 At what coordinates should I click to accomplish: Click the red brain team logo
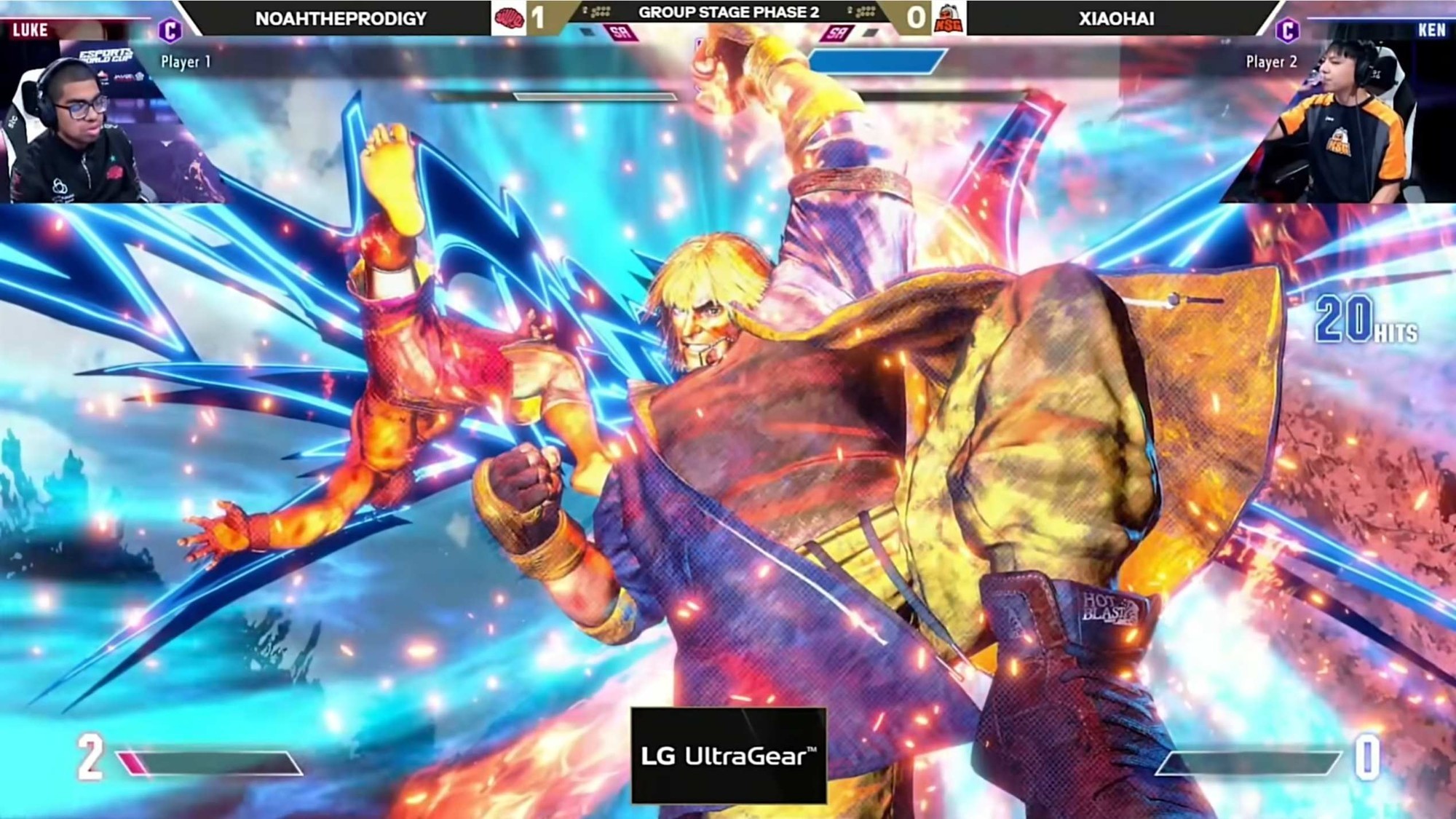(x=509, y=18)
